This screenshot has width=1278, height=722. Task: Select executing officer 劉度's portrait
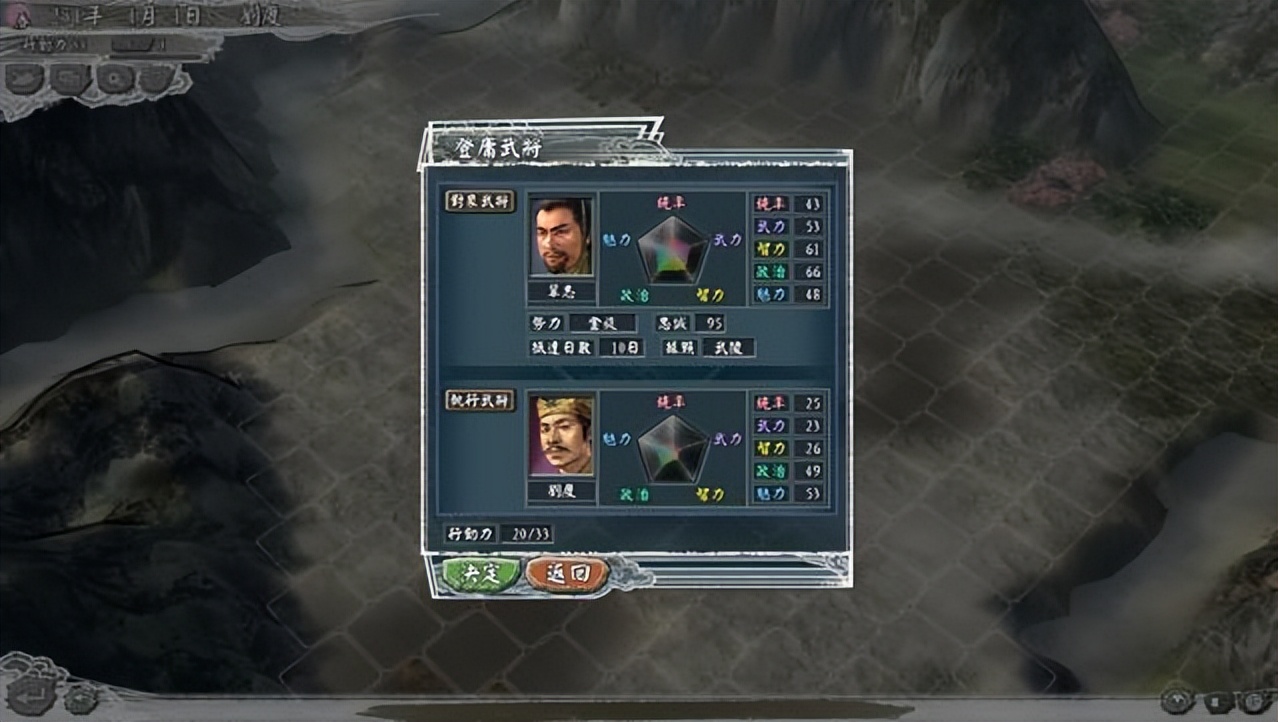click(x=561, y=436)
